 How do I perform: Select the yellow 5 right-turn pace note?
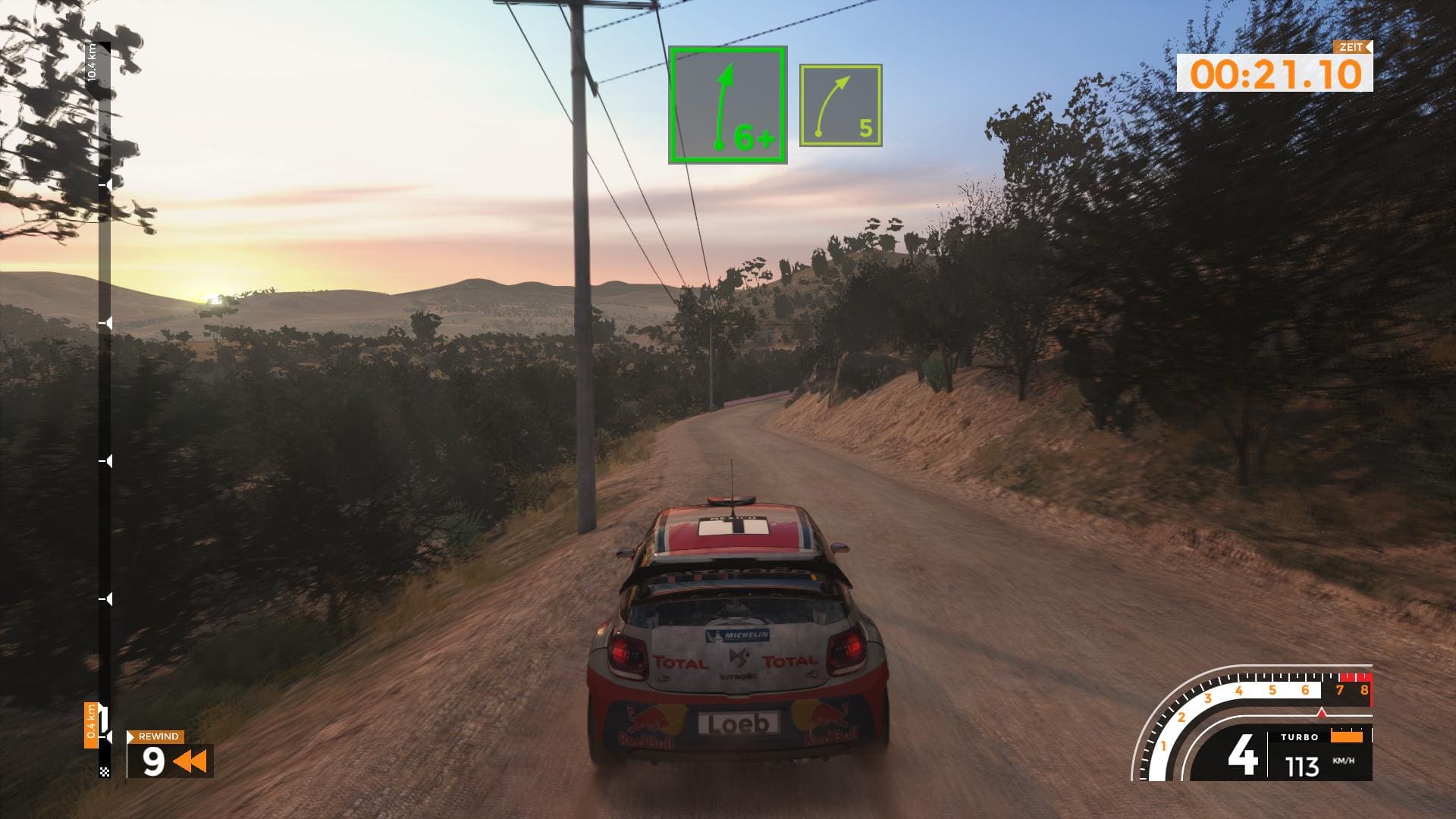click(x=840, y=105)
